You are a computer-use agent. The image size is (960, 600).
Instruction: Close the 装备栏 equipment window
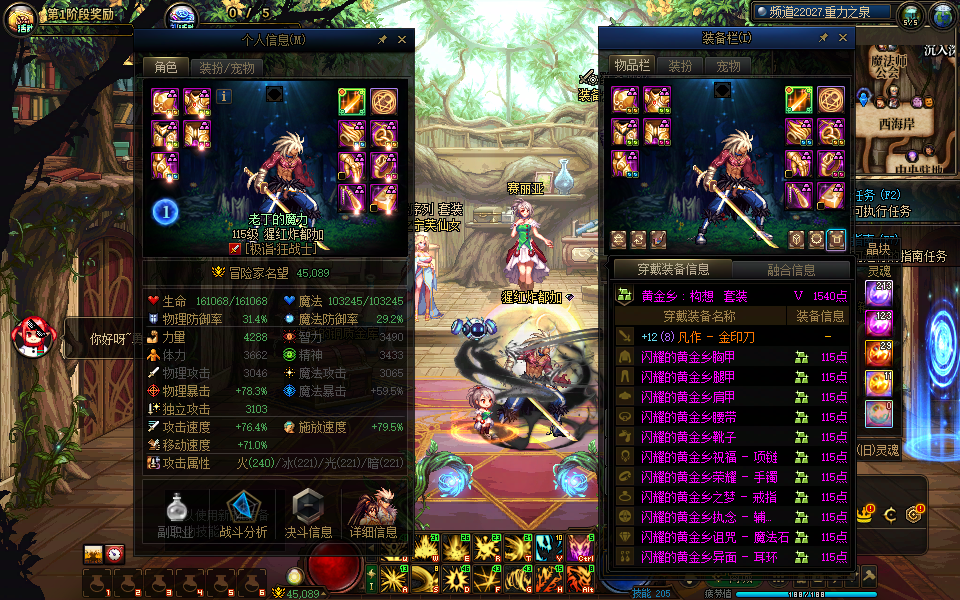pos(843,38)
